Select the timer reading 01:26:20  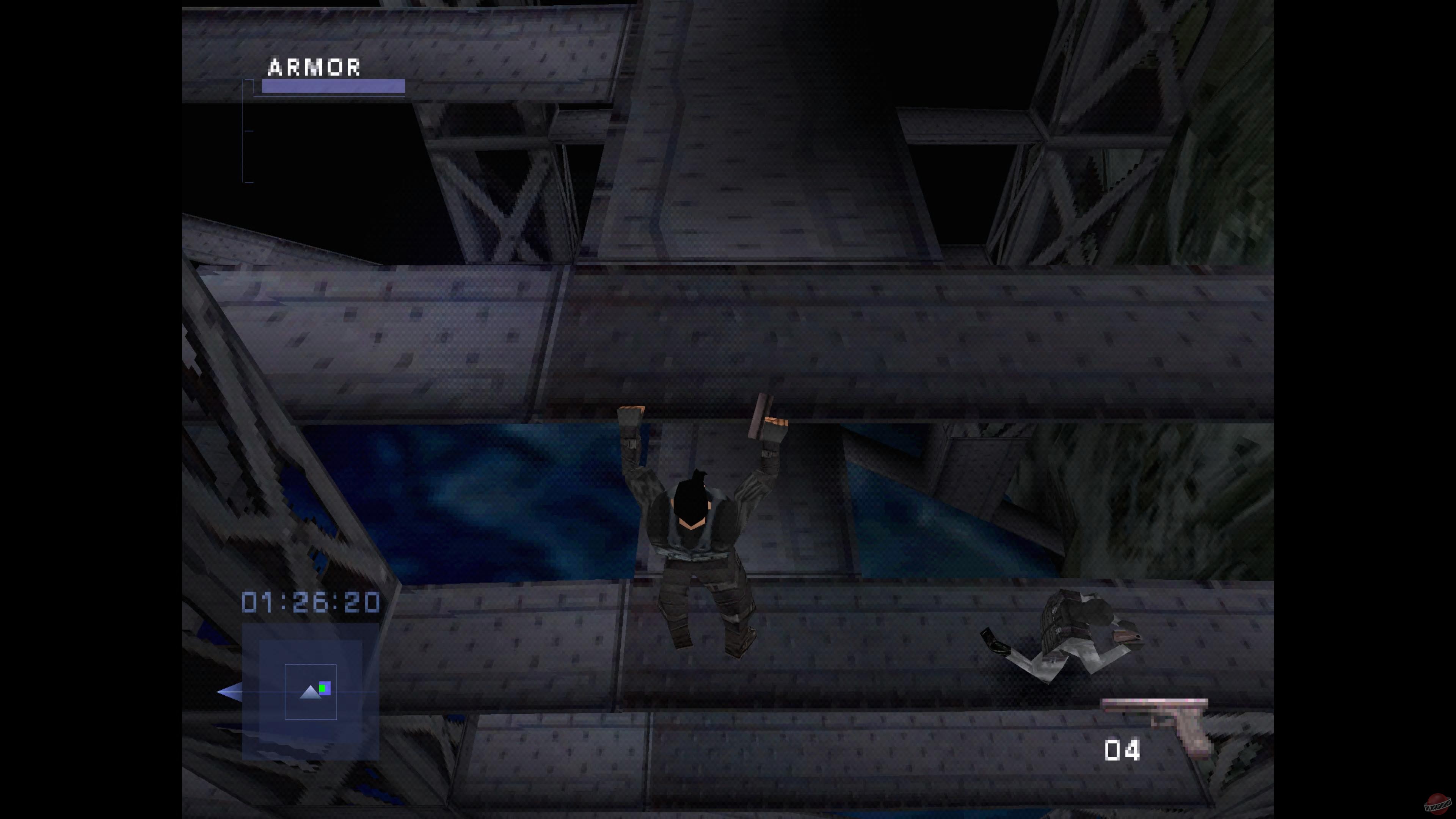(x=311, y=602)
